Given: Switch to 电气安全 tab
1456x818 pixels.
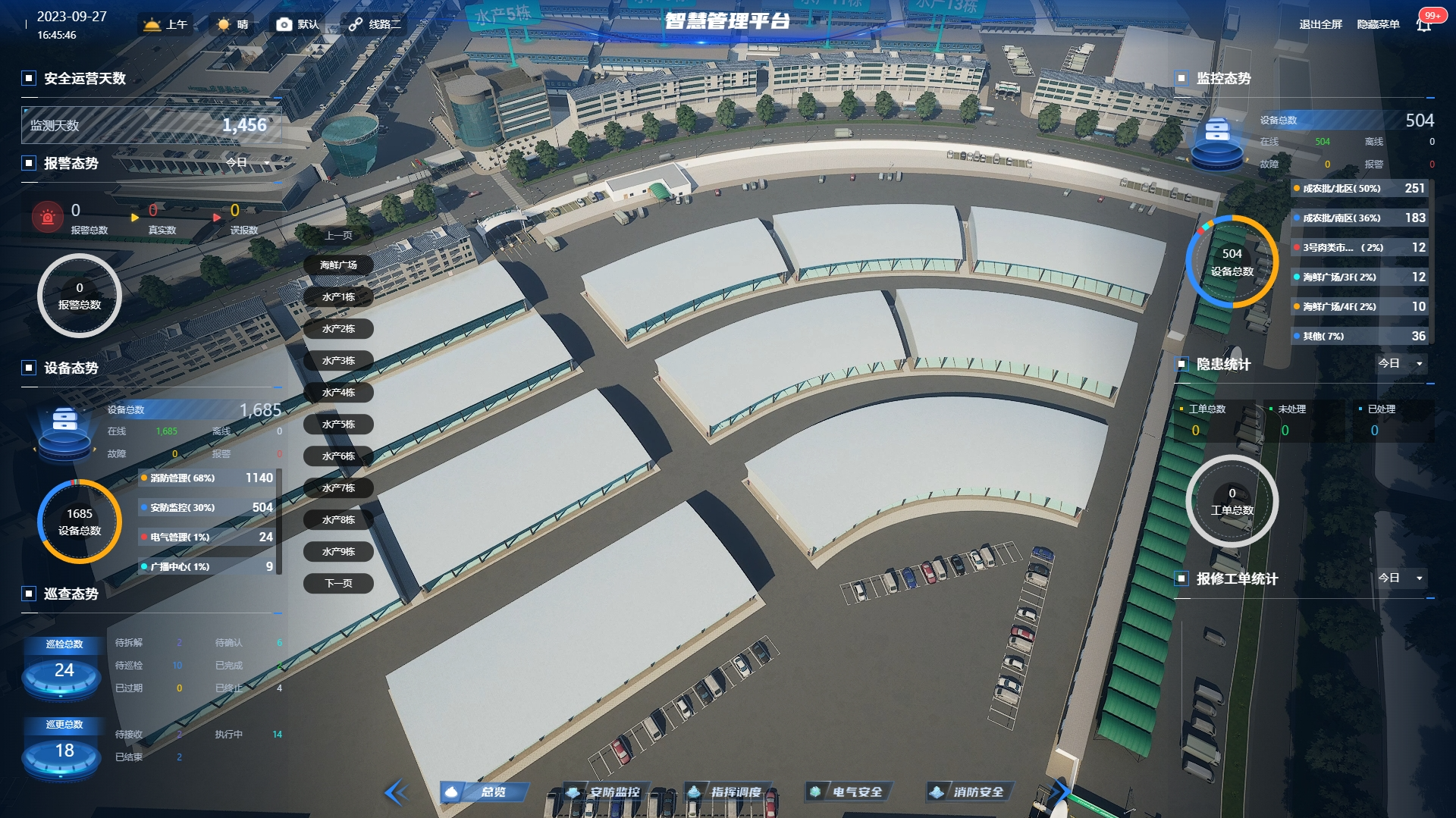Looking at the screenshot, I should pos(848,792).
